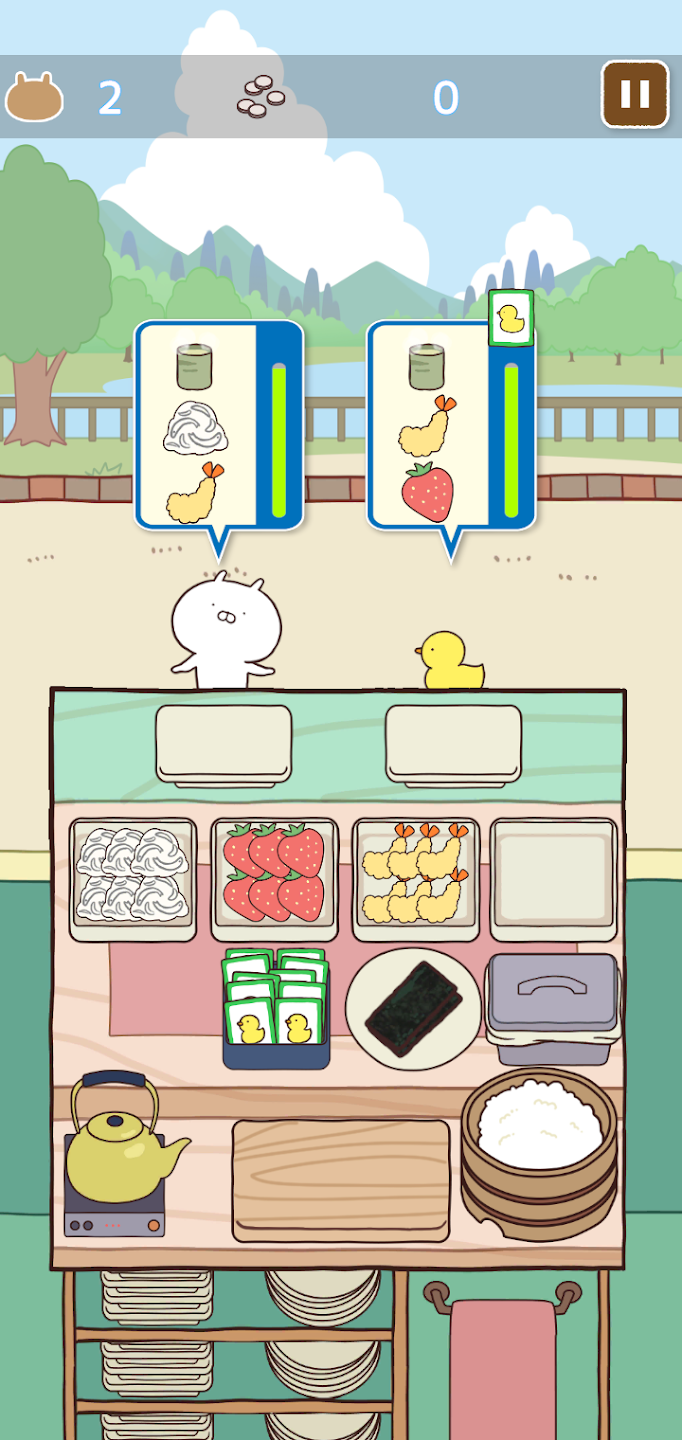Grab shrimp tempura from the tray
This screenshot has height=1440, width=682.
tap(415, 877)
